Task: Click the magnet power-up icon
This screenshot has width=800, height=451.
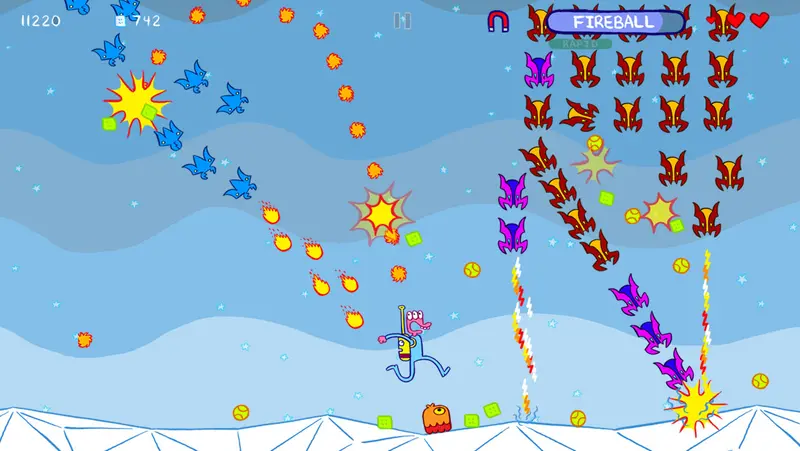Action: (498, 21)
